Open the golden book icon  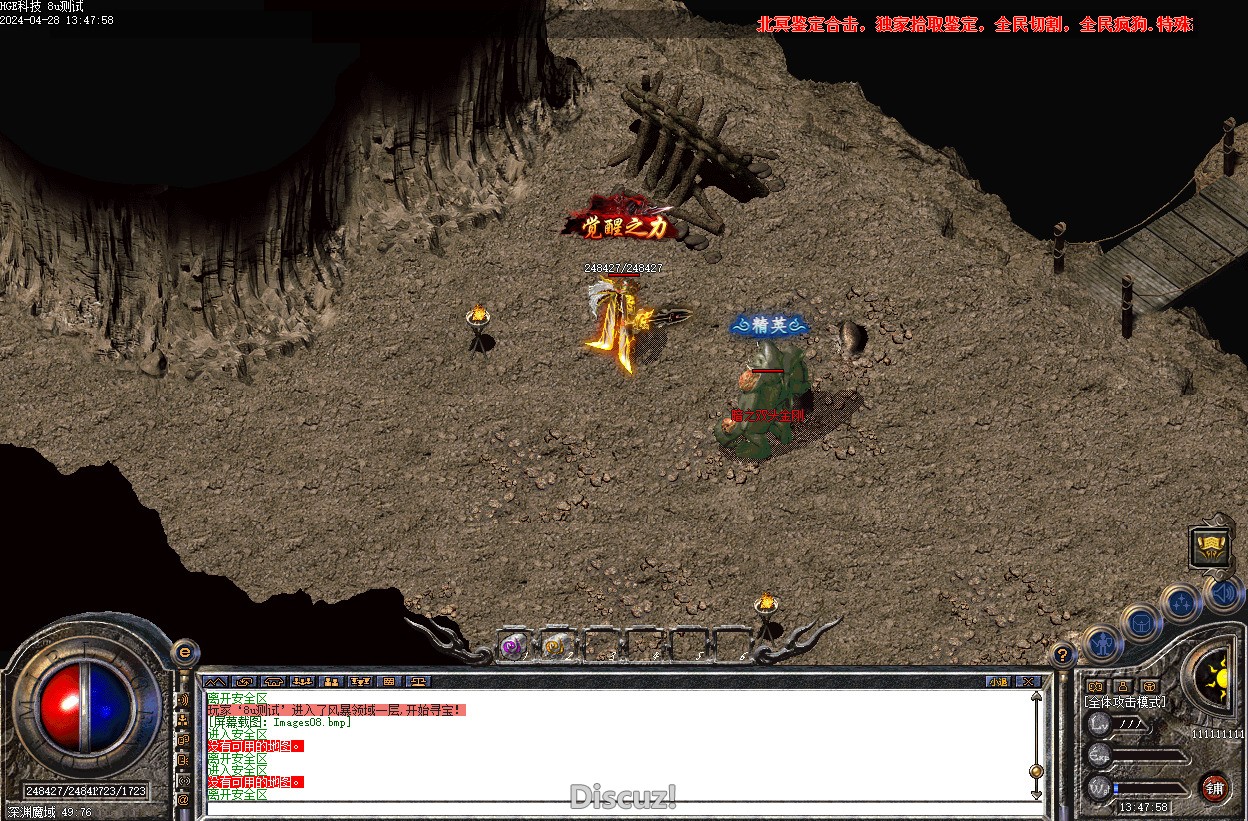[1210, 547]
